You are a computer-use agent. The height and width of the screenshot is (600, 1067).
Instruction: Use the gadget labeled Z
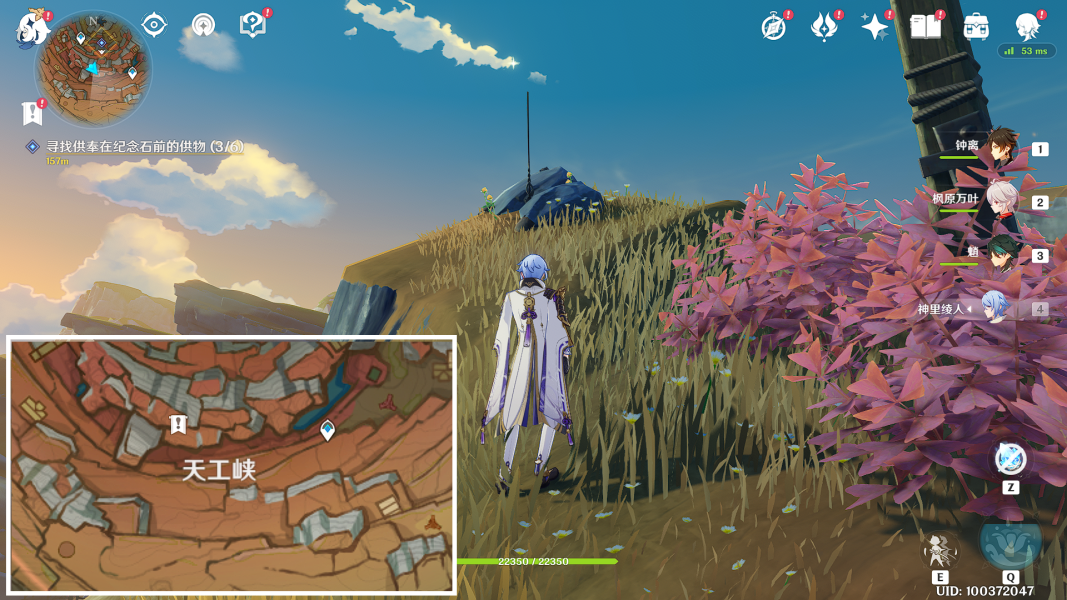coord(1010,460)
